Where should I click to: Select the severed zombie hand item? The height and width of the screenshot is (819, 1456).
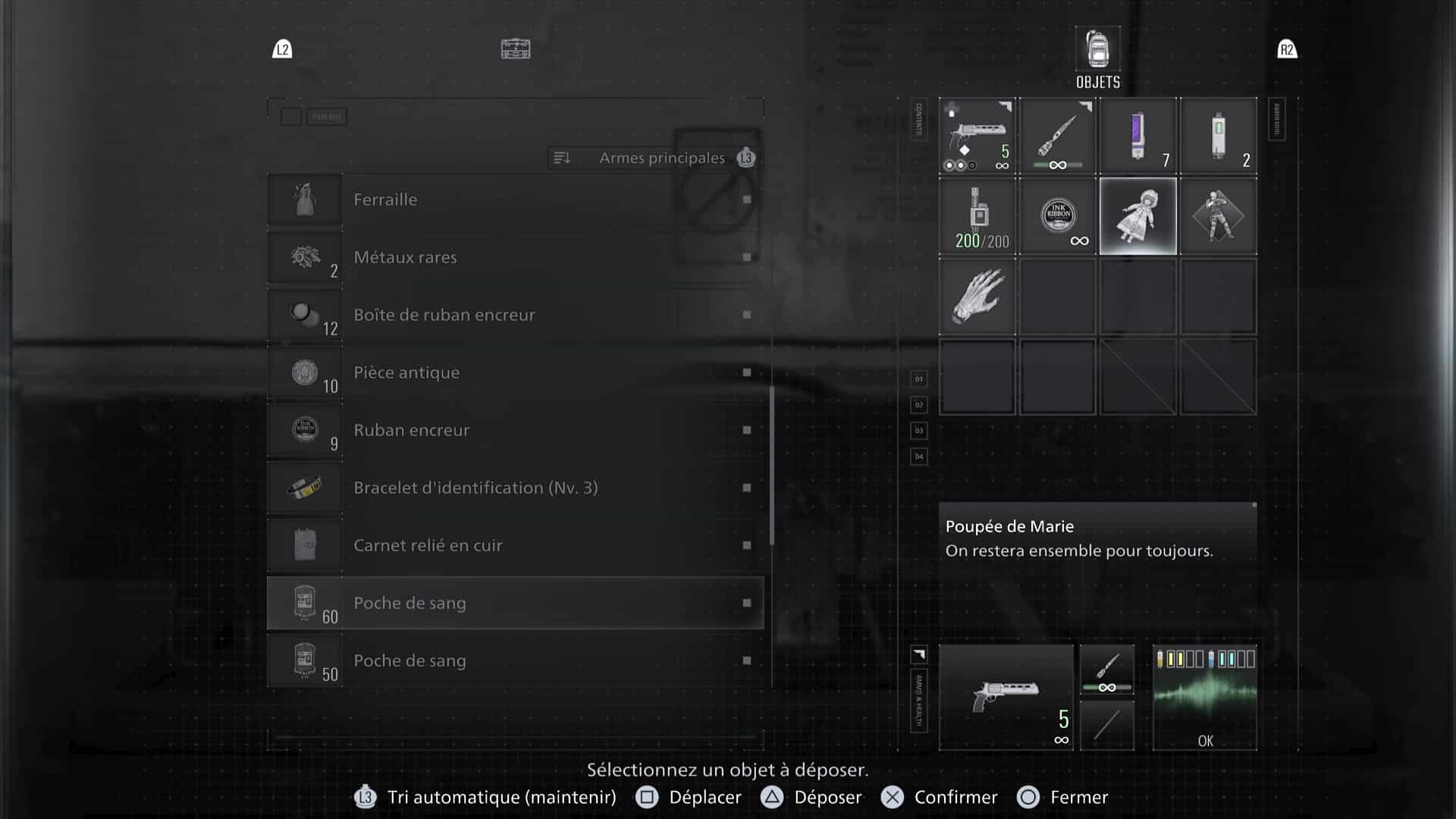[x=977, y=296]
